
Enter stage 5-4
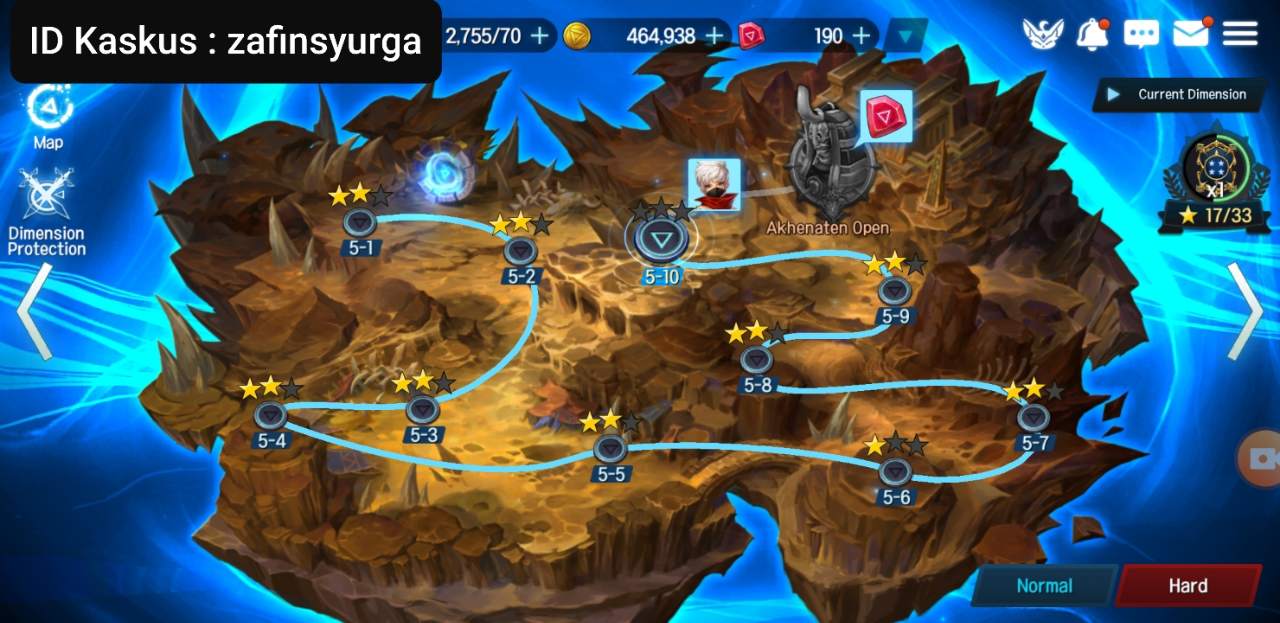270,414
